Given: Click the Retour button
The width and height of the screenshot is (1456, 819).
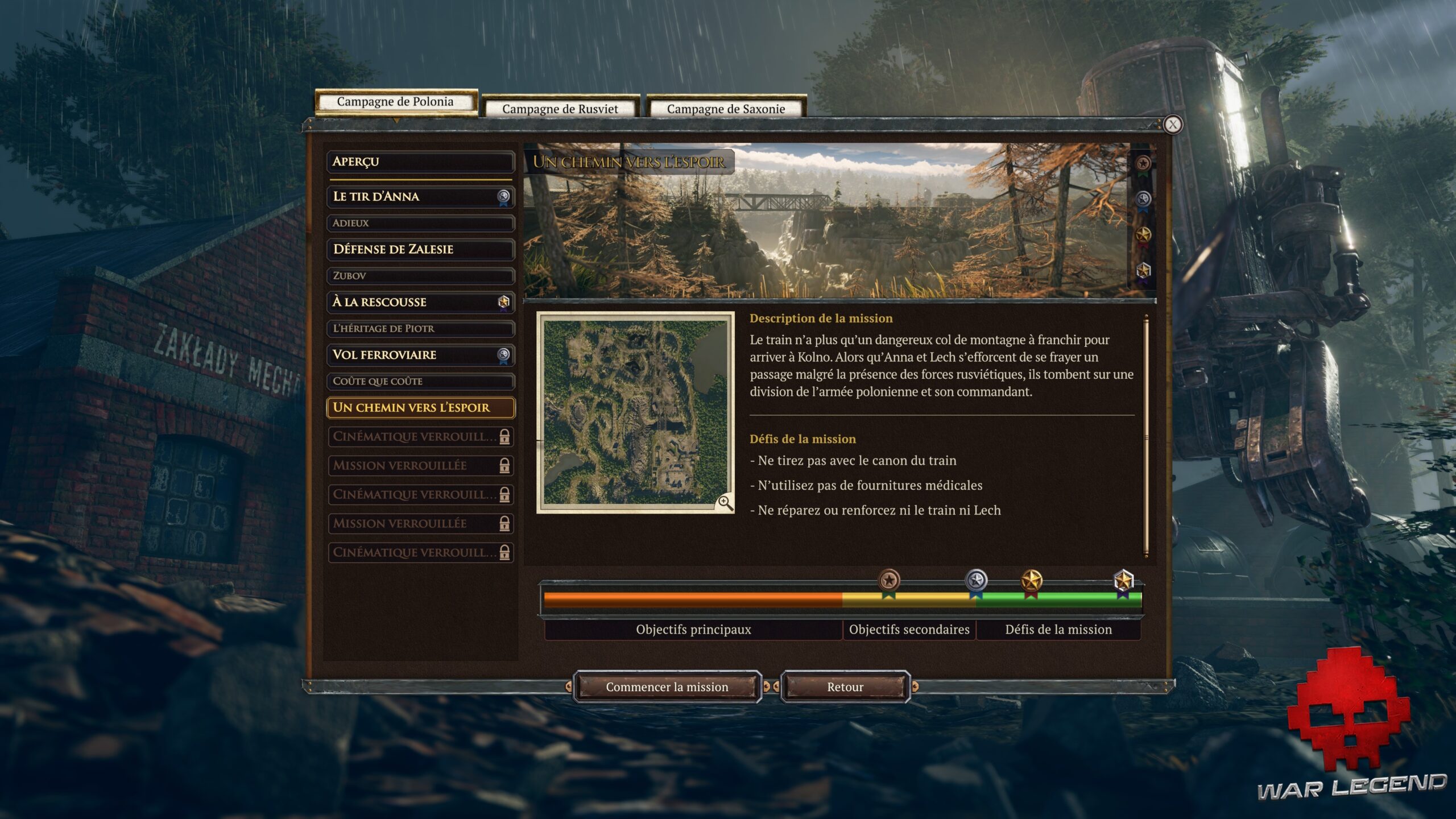Looking at the screenshot, I should pos(846,686).
